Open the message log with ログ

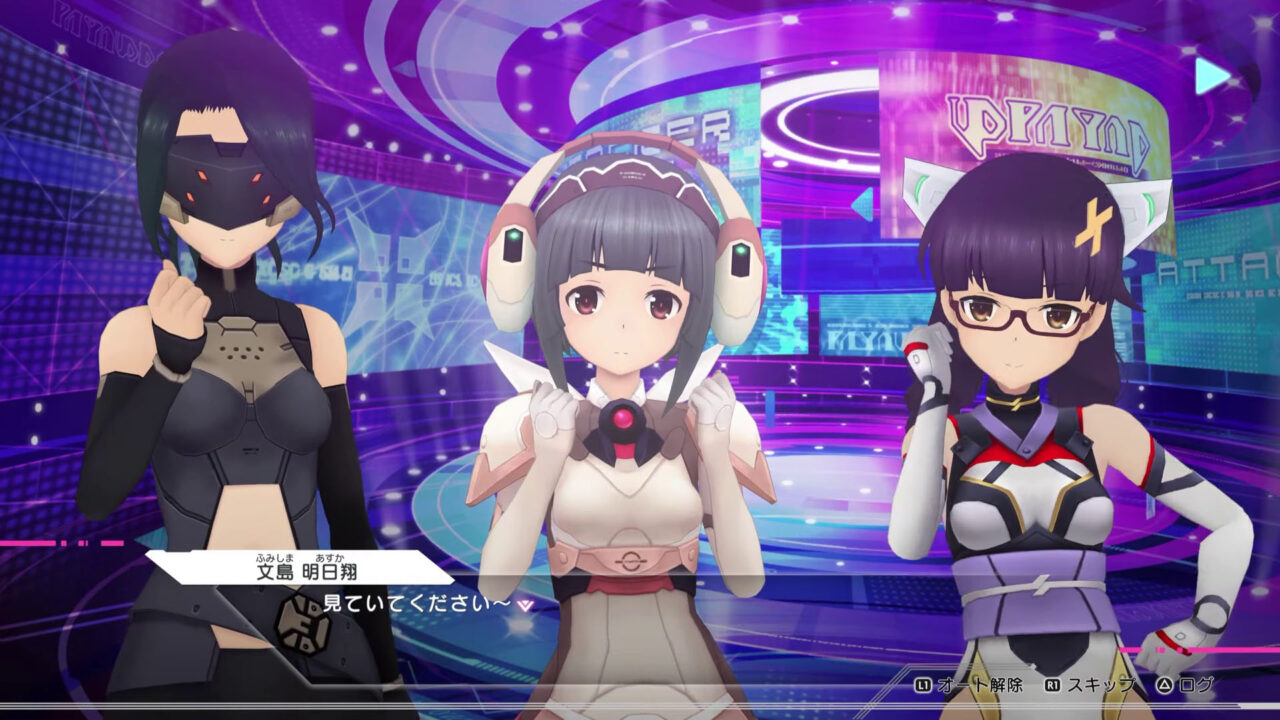coord(1197,686)
